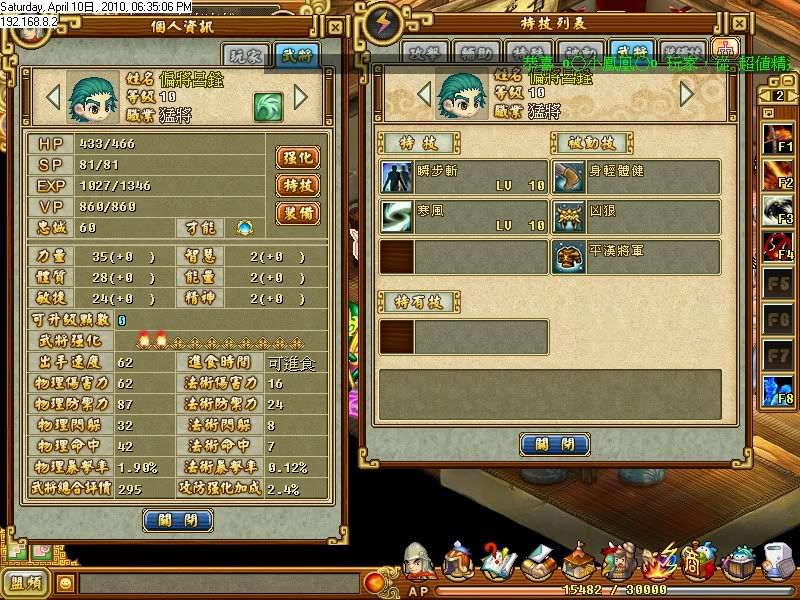Go to next general in skill list

coord(687,94)
